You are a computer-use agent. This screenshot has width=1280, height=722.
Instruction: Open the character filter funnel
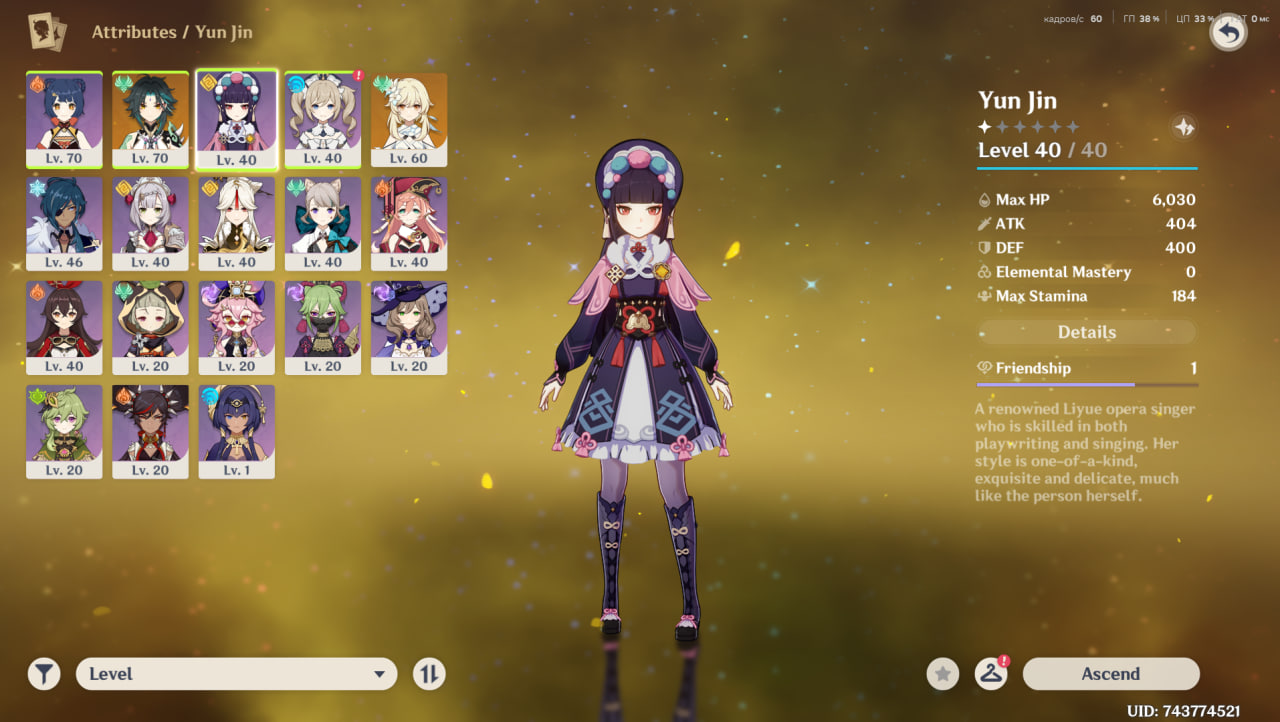click(44, 674)
